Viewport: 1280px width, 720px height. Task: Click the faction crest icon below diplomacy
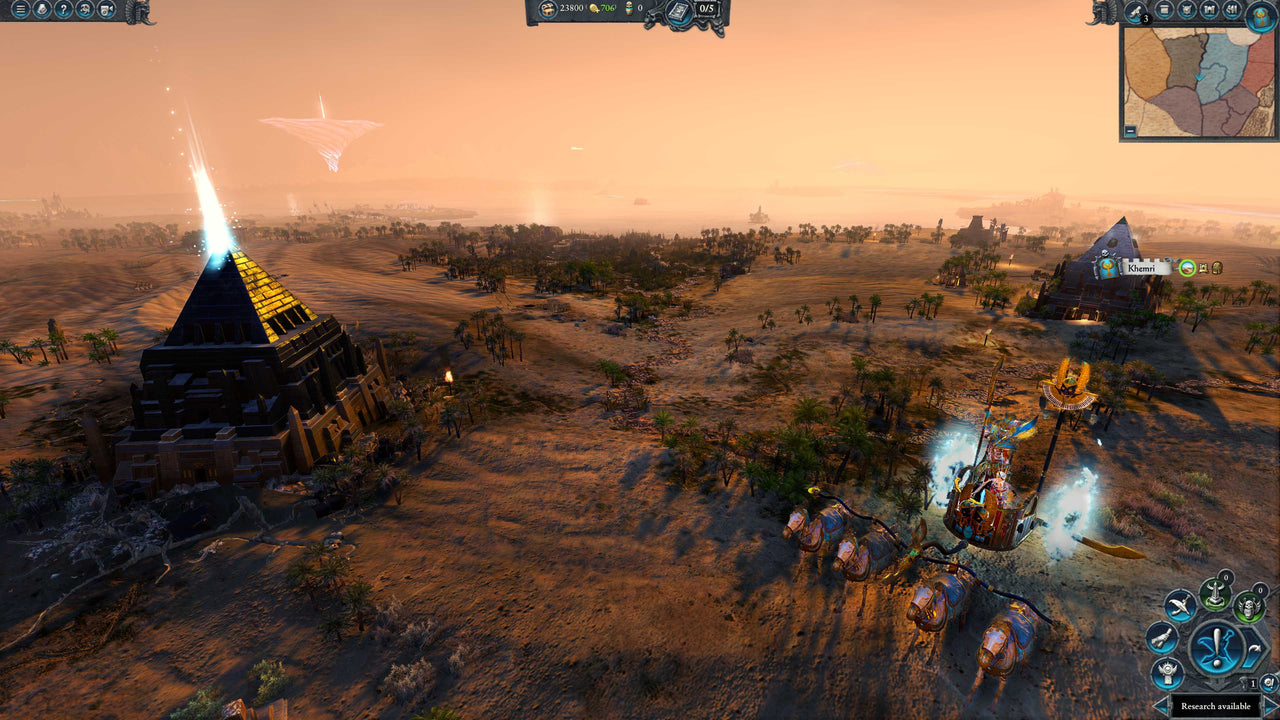pos(1166,672)
